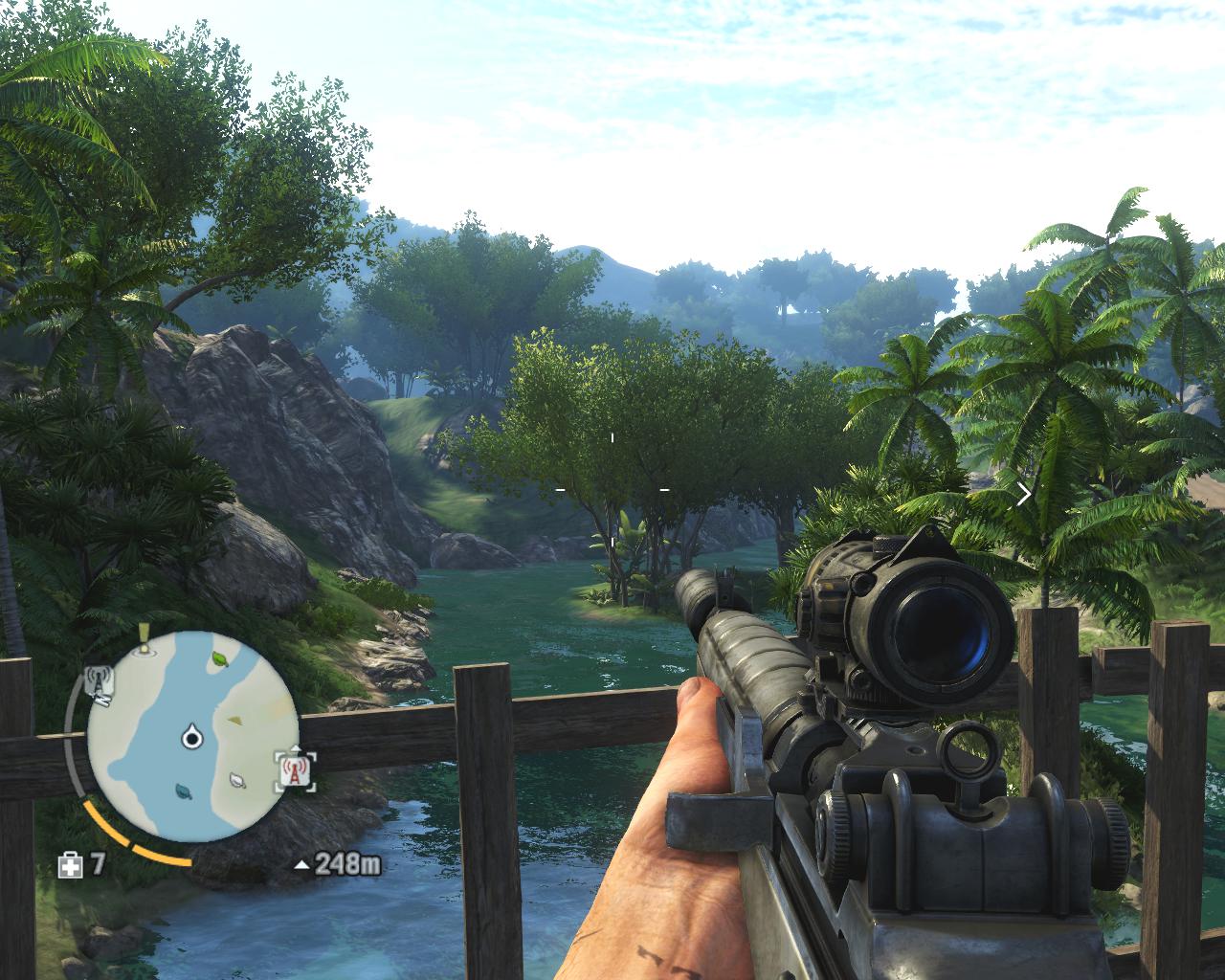Select the blue leaf plant marker
The height and width of the screenshot is (980, 1225).
pos(182,791)
